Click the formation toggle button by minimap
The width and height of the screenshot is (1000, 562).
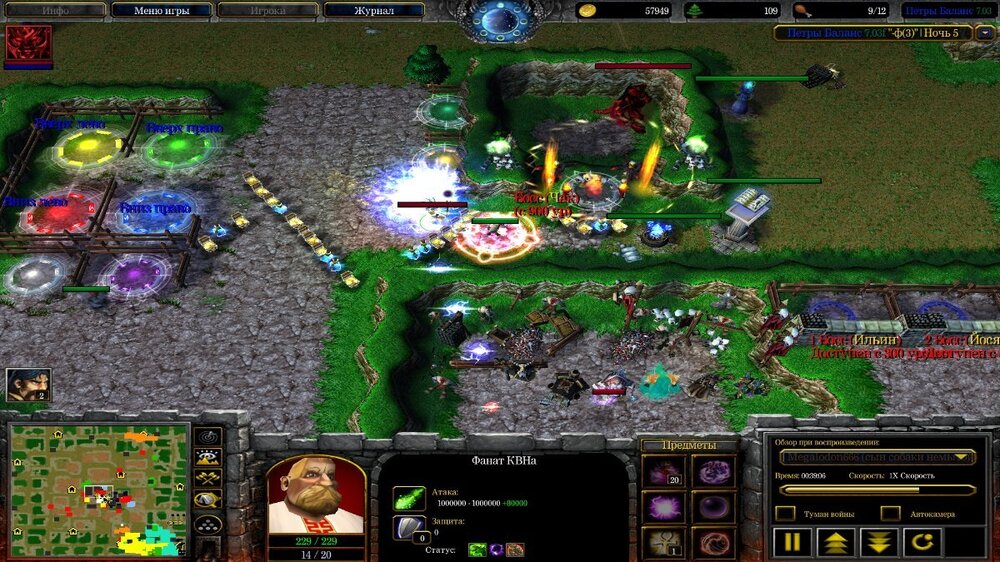coord(208,524)
